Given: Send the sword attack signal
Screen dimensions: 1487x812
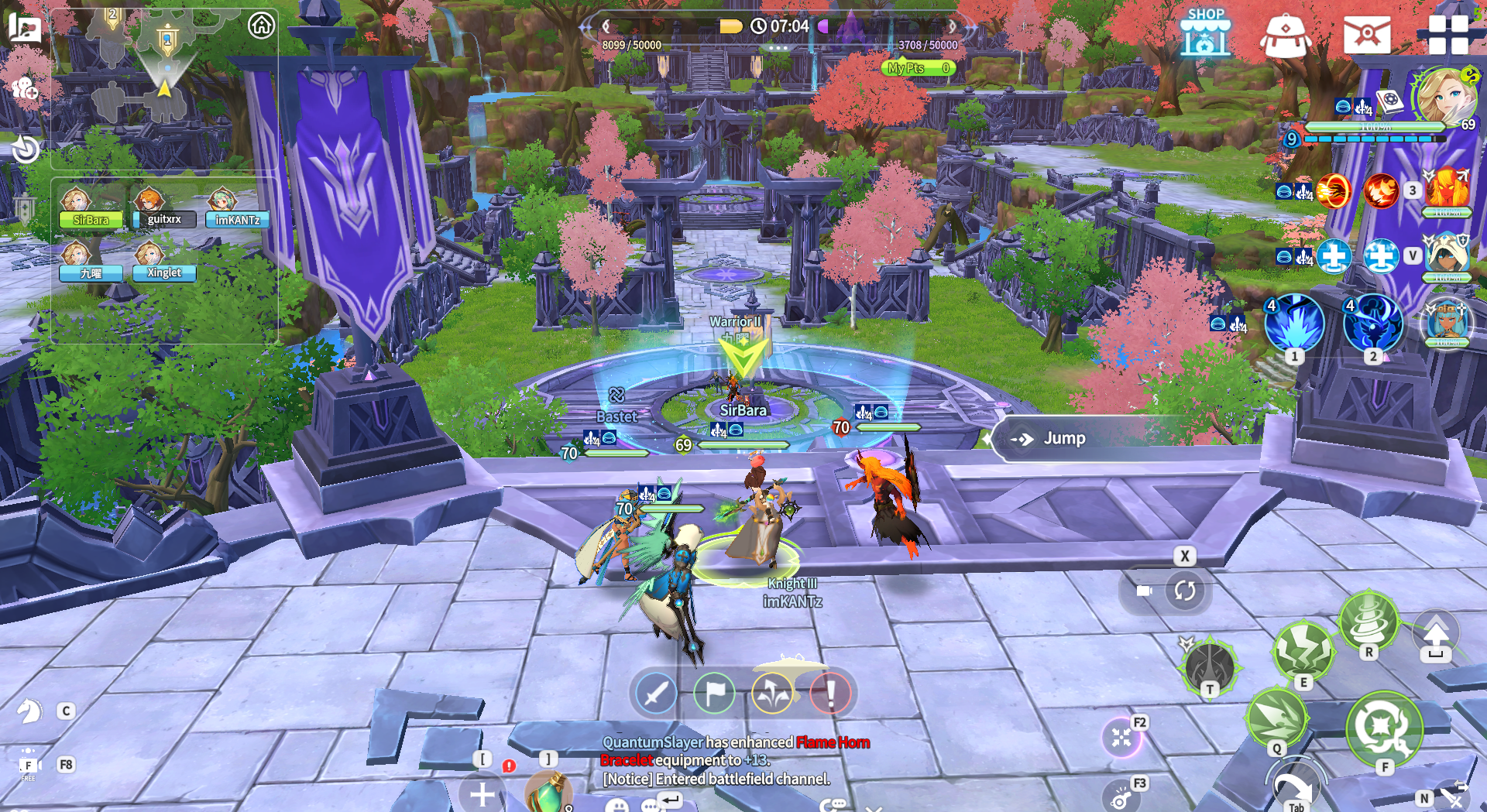Looking at the screenshot, I should pos(655,693).
